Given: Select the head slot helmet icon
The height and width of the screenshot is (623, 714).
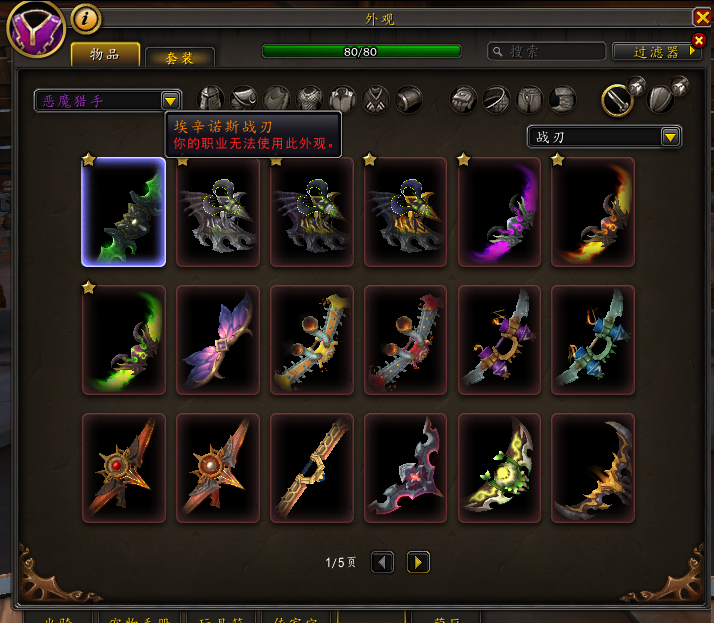Looking at the screenshot, I should 211,98.
